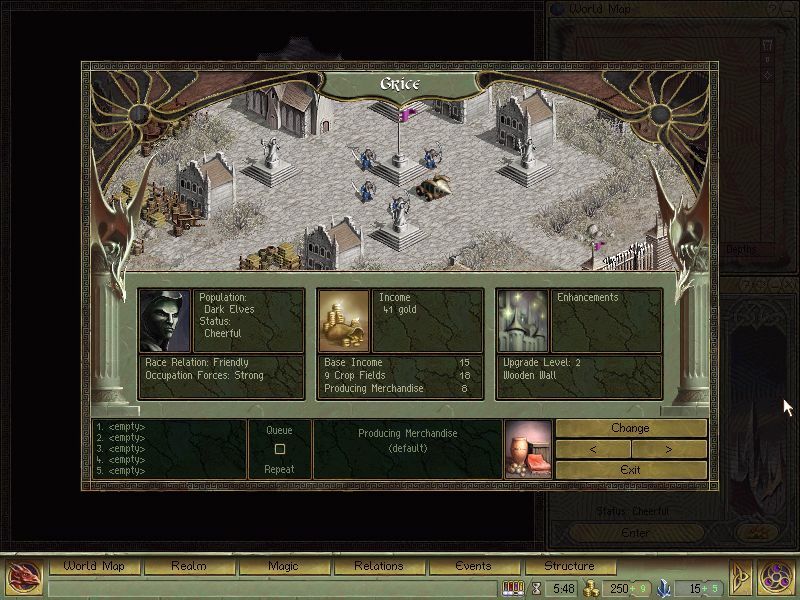
Task: Open the Realm menu
Action: (188, 566)
